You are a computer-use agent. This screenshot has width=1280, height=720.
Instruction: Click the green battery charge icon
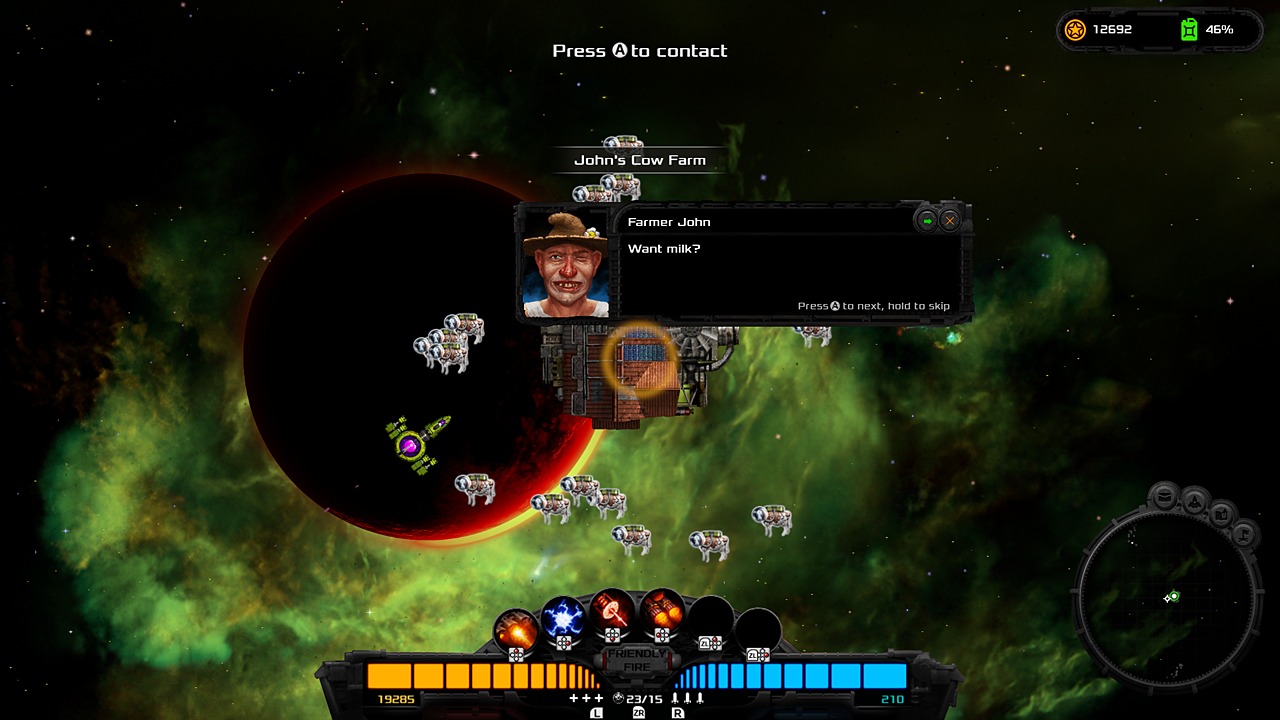(x=1189, y=29)
